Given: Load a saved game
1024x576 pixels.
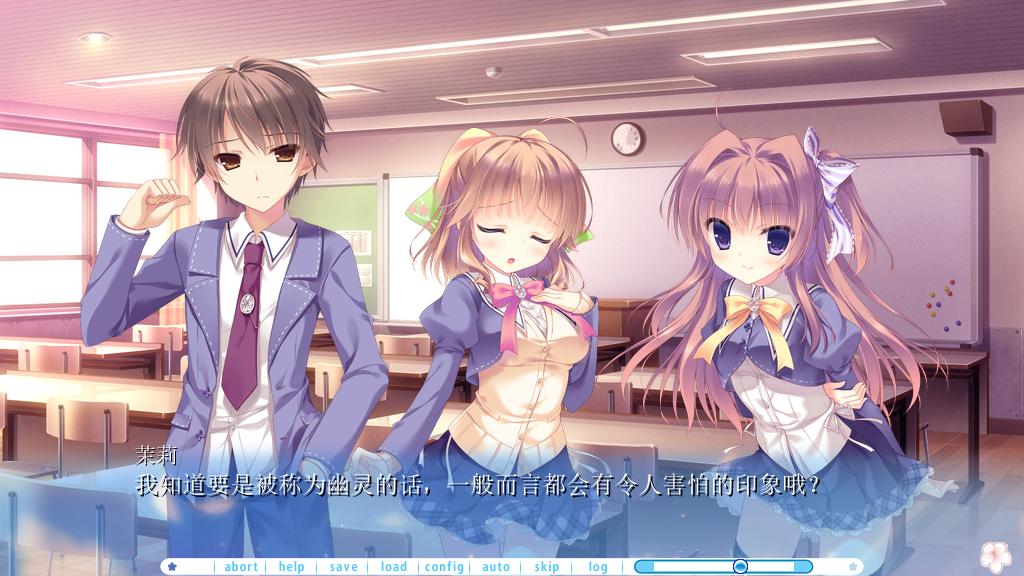Looking at the screenshot, I should coord(394,567).
